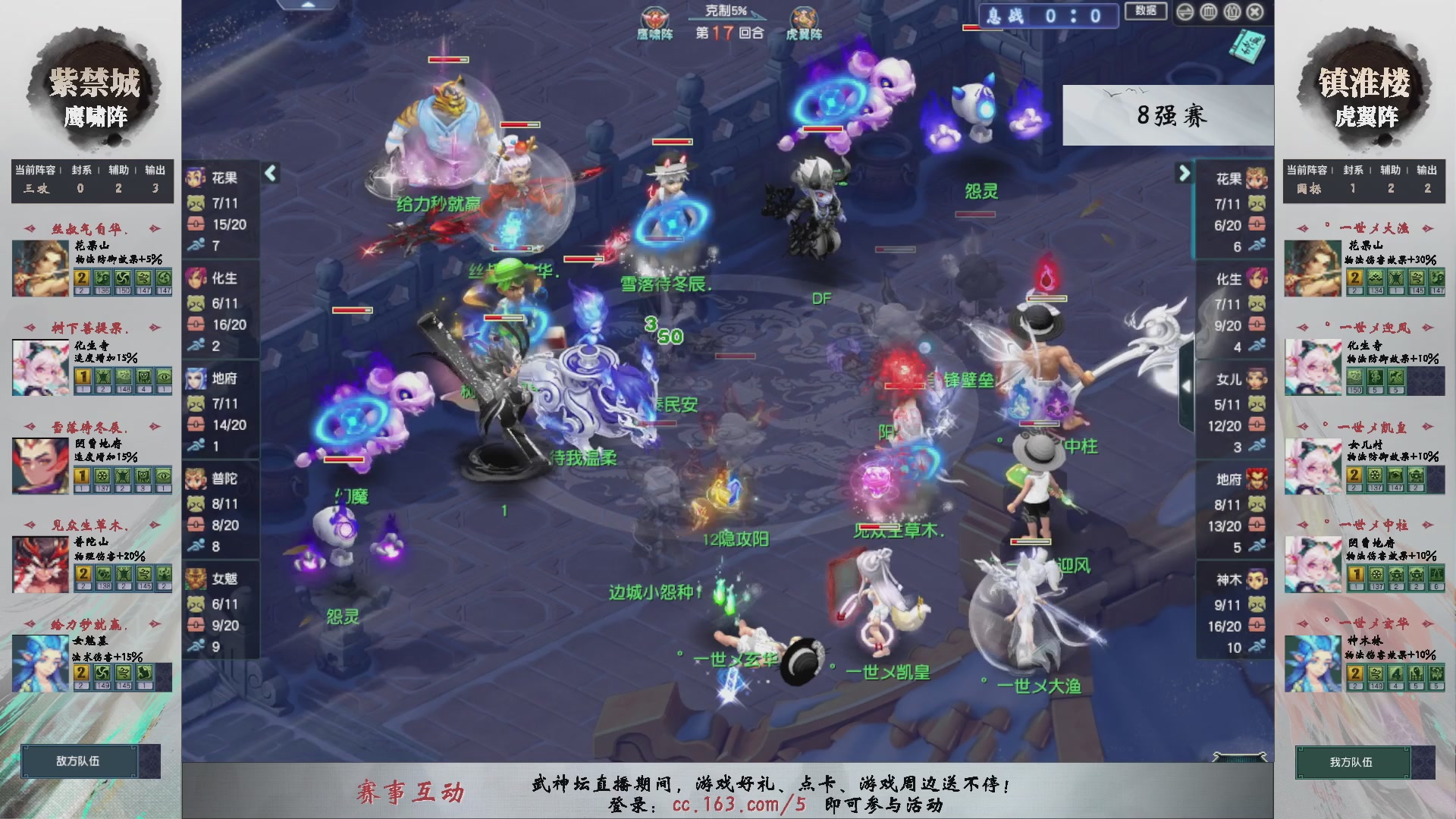Image resolution: width=1456 pixels, height=819 pixels.
Task: Select the 女魃 unit avatar in left panel
Action: pyautogui.click(x=197, y=580)
